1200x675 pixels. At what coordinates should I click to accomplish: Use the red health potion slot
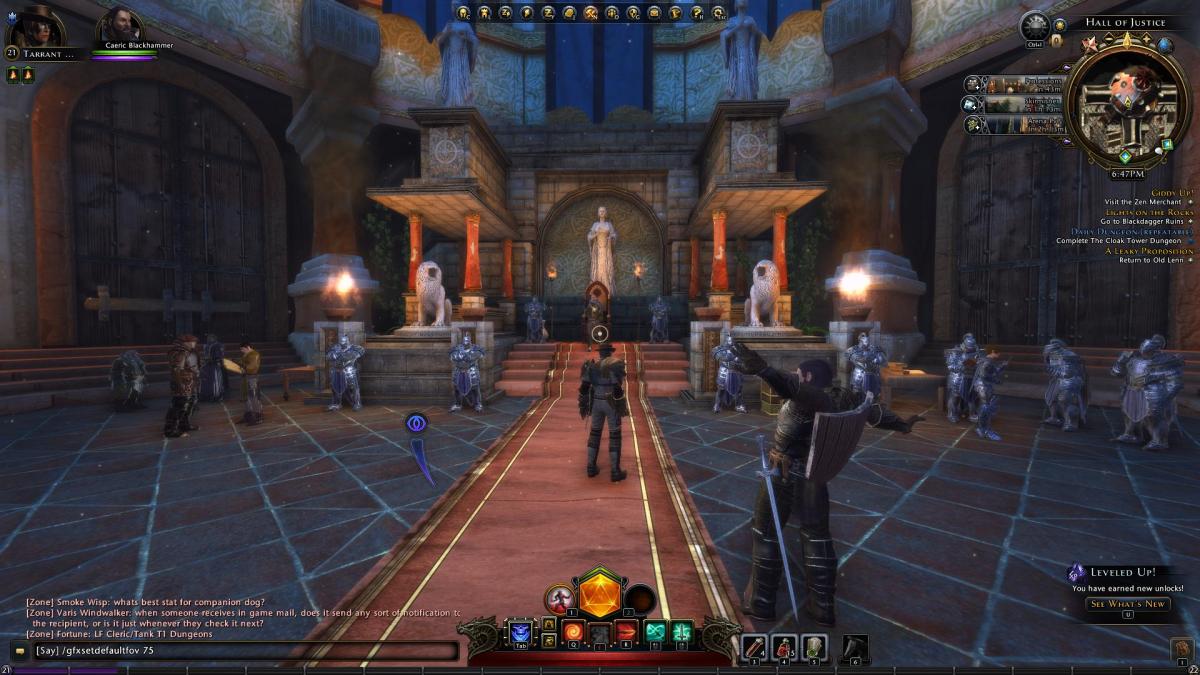tap(757, 648)
